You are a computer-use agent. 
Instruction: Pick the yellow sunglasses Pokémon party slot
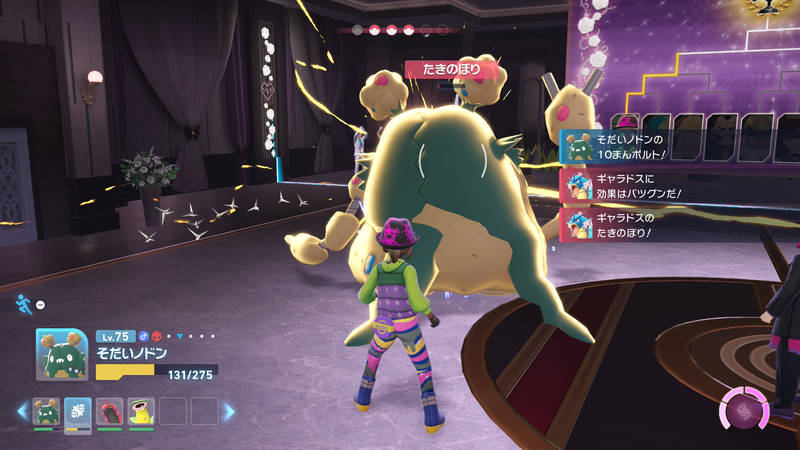142,411
